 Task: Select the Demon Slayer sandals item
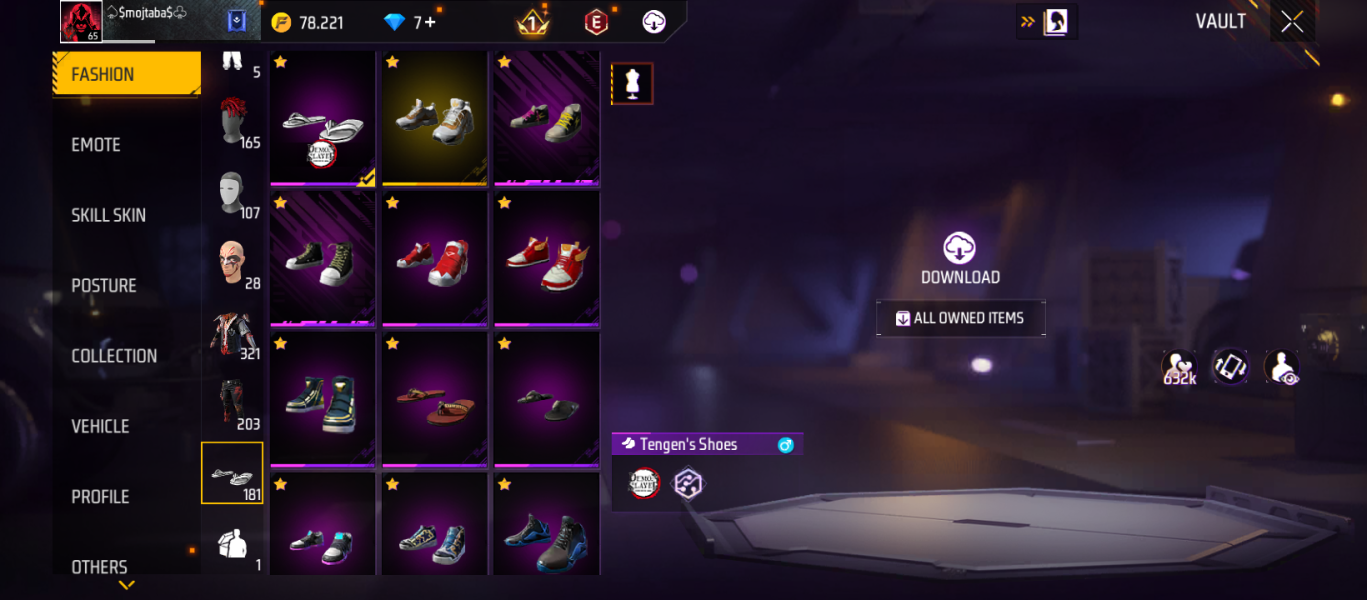click(x=322, y=118)
